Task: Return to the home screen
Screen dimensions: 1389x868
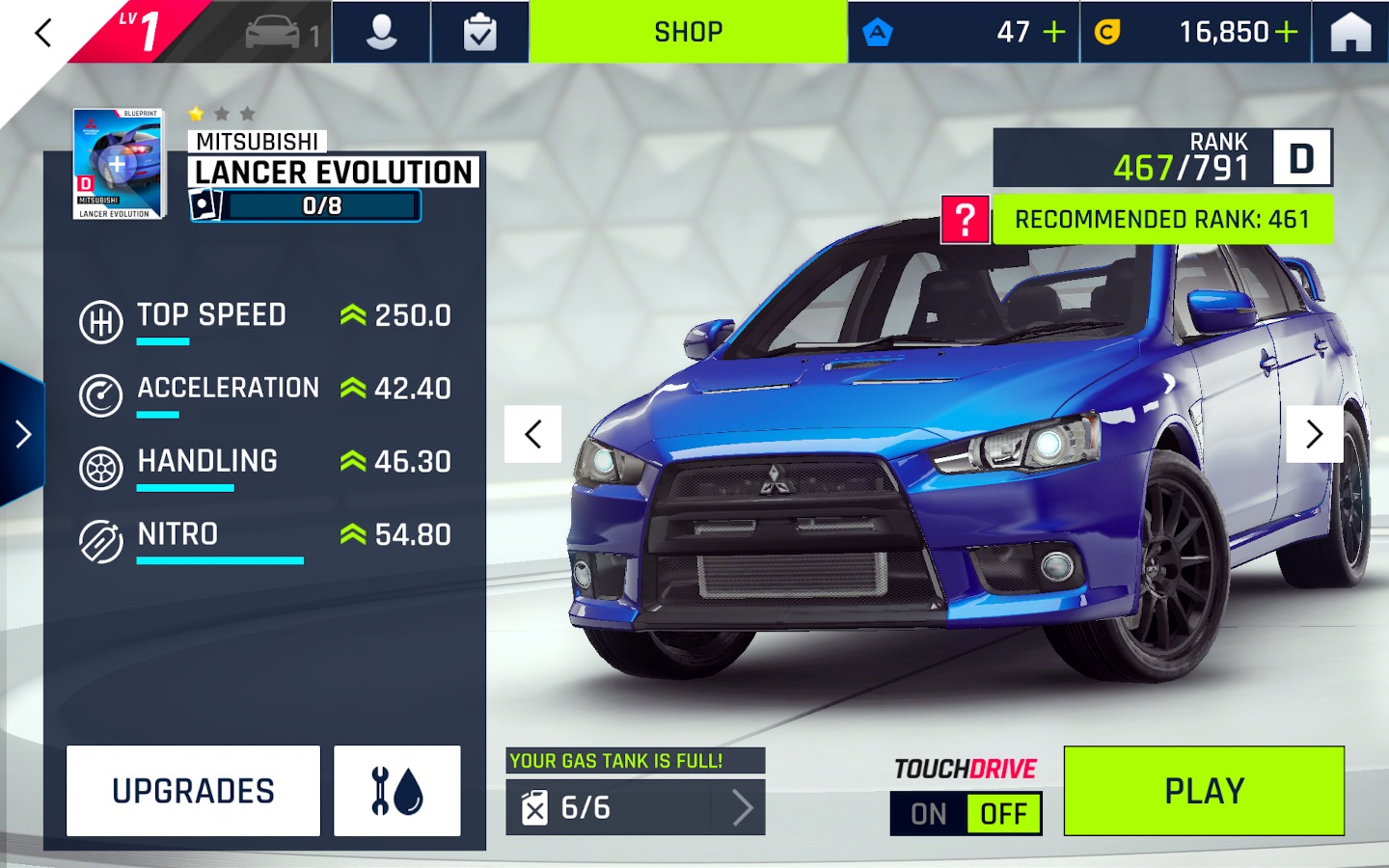Action: [1350, 33]
